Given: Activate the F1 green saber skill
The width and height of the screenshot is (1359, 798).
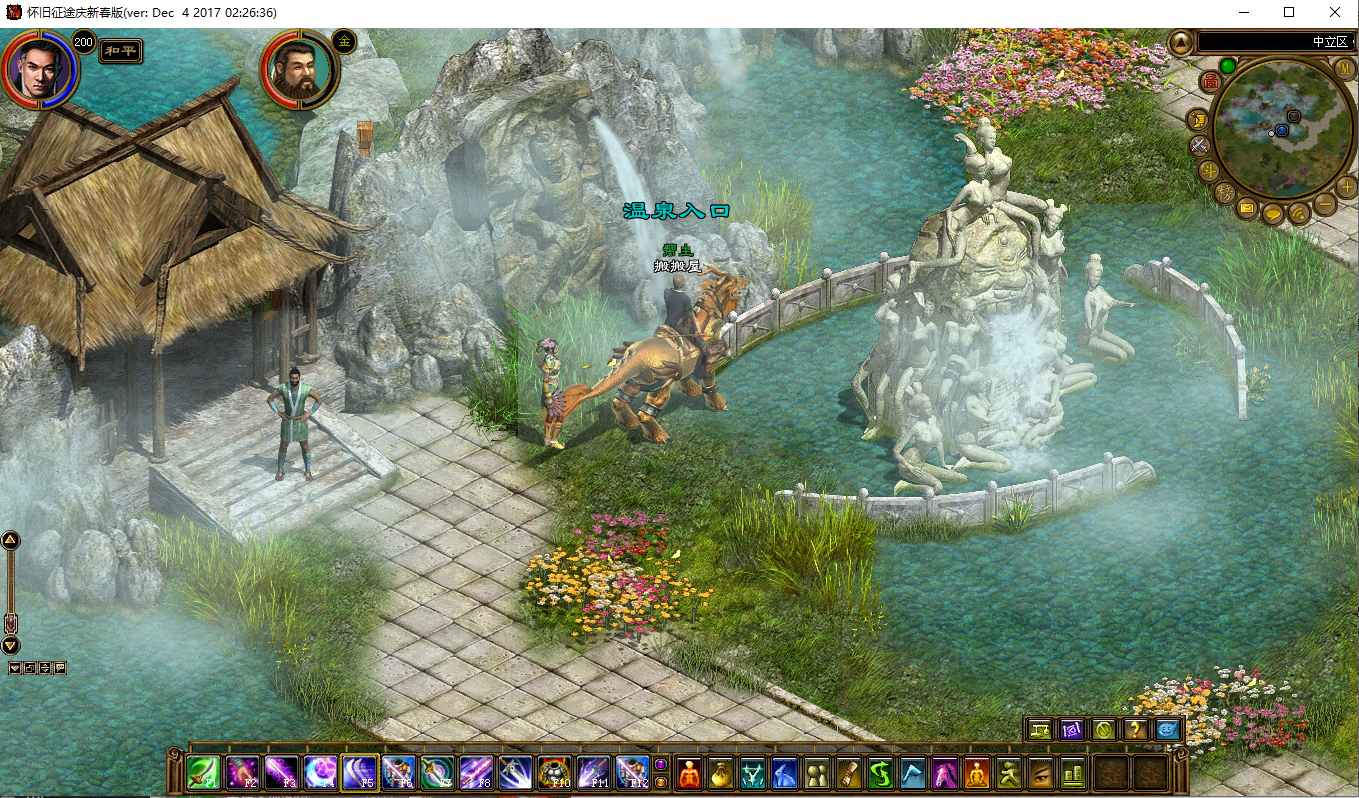Looking at the screenshot, I should pos(203,773).
